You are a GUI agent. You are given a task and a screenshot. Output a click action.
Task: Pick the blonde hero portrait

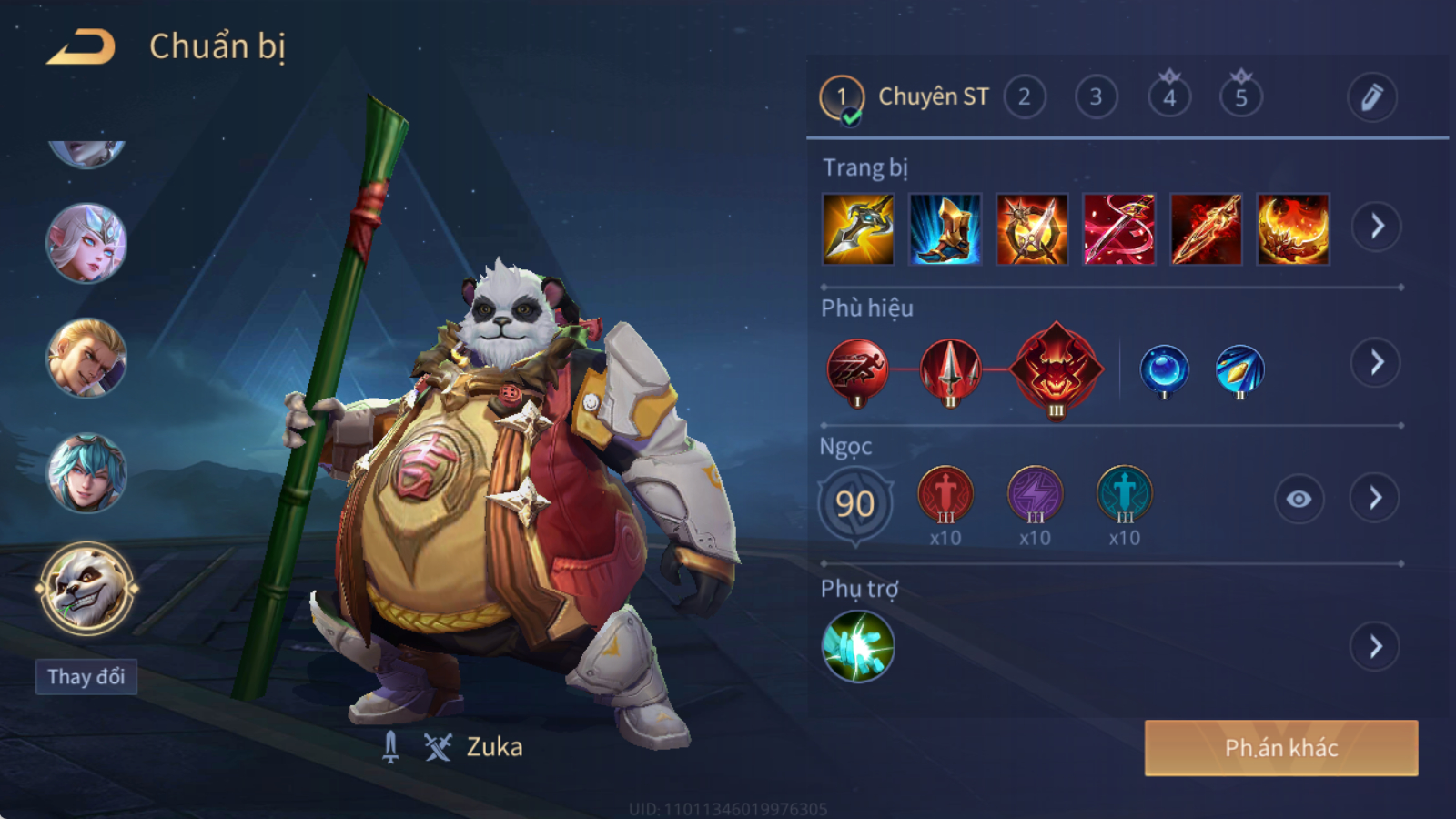(x=86, y=358)
